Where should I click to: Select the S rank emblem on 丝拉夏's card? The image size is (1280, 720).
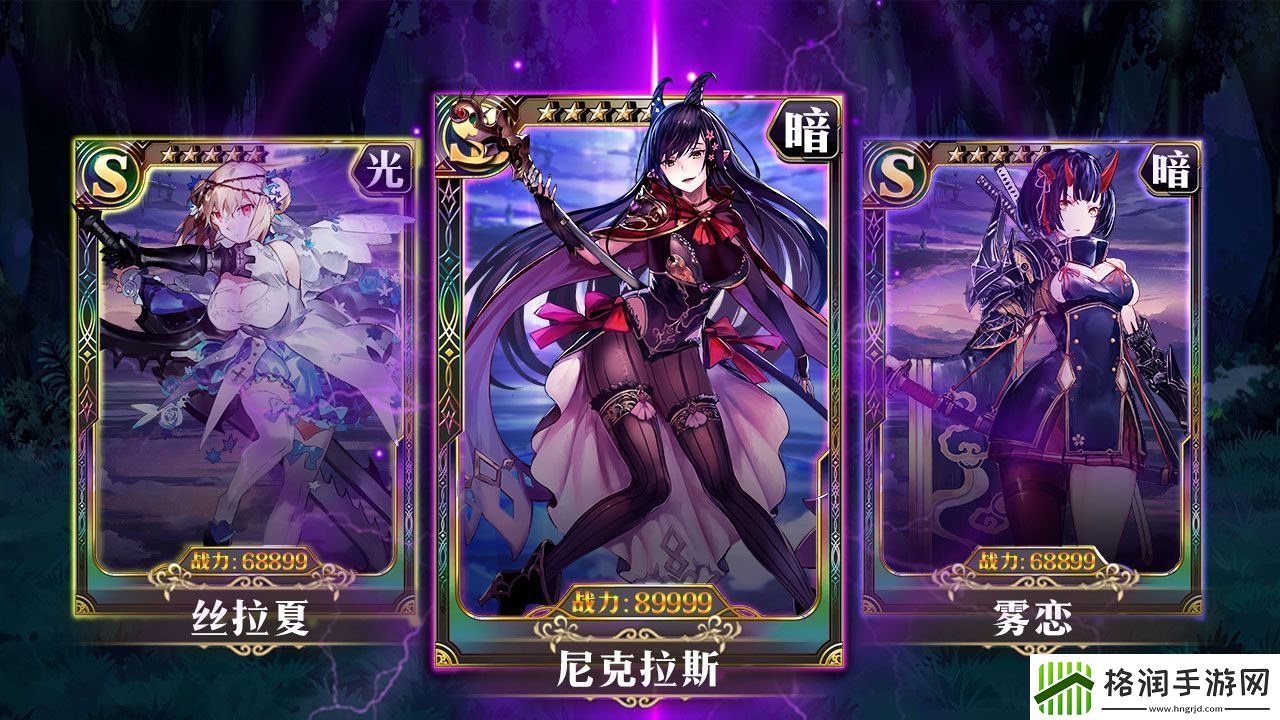point(110,175)
